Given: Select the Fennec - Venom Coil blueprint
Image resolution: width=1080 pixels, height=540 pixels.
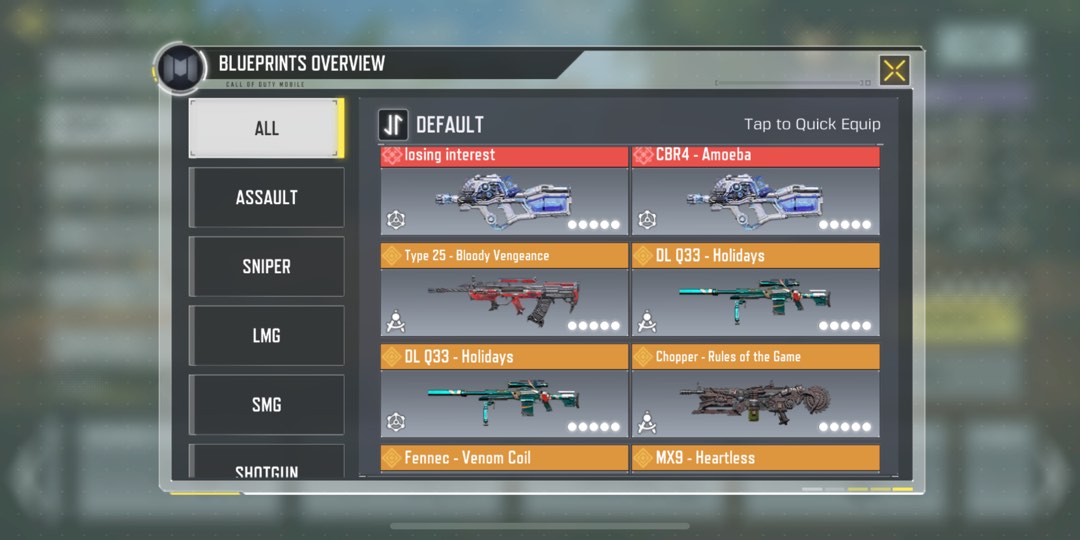Looking at the screenshot, I should click(504, 458).
